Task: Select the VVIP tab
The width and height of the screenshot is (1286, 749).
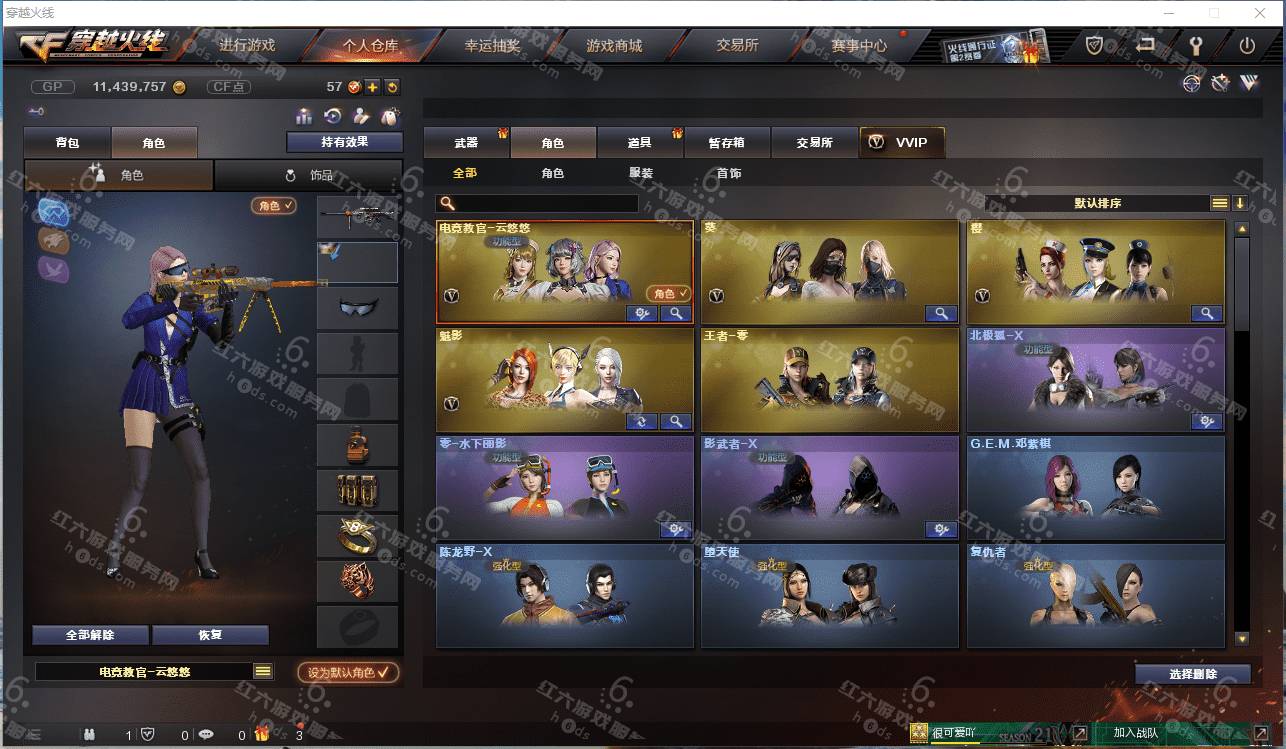Action: 901,143
